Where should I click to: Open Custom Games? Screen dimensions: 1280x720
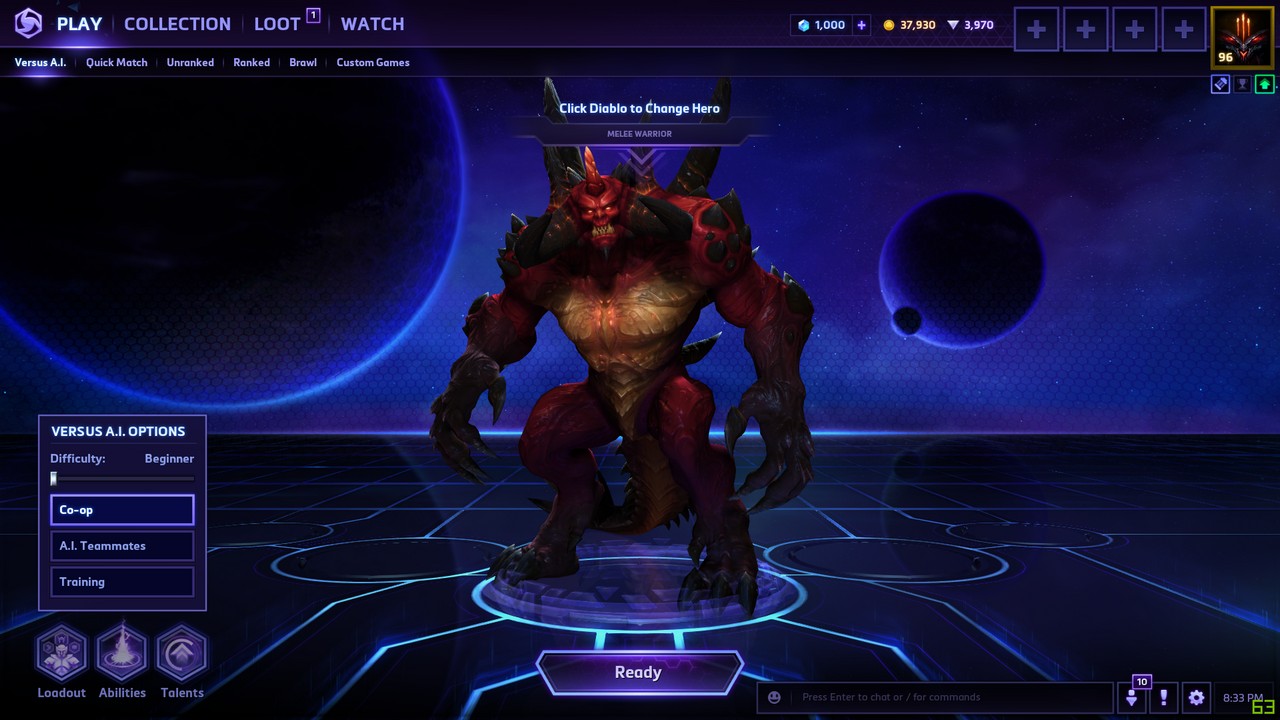pos(372,62)
